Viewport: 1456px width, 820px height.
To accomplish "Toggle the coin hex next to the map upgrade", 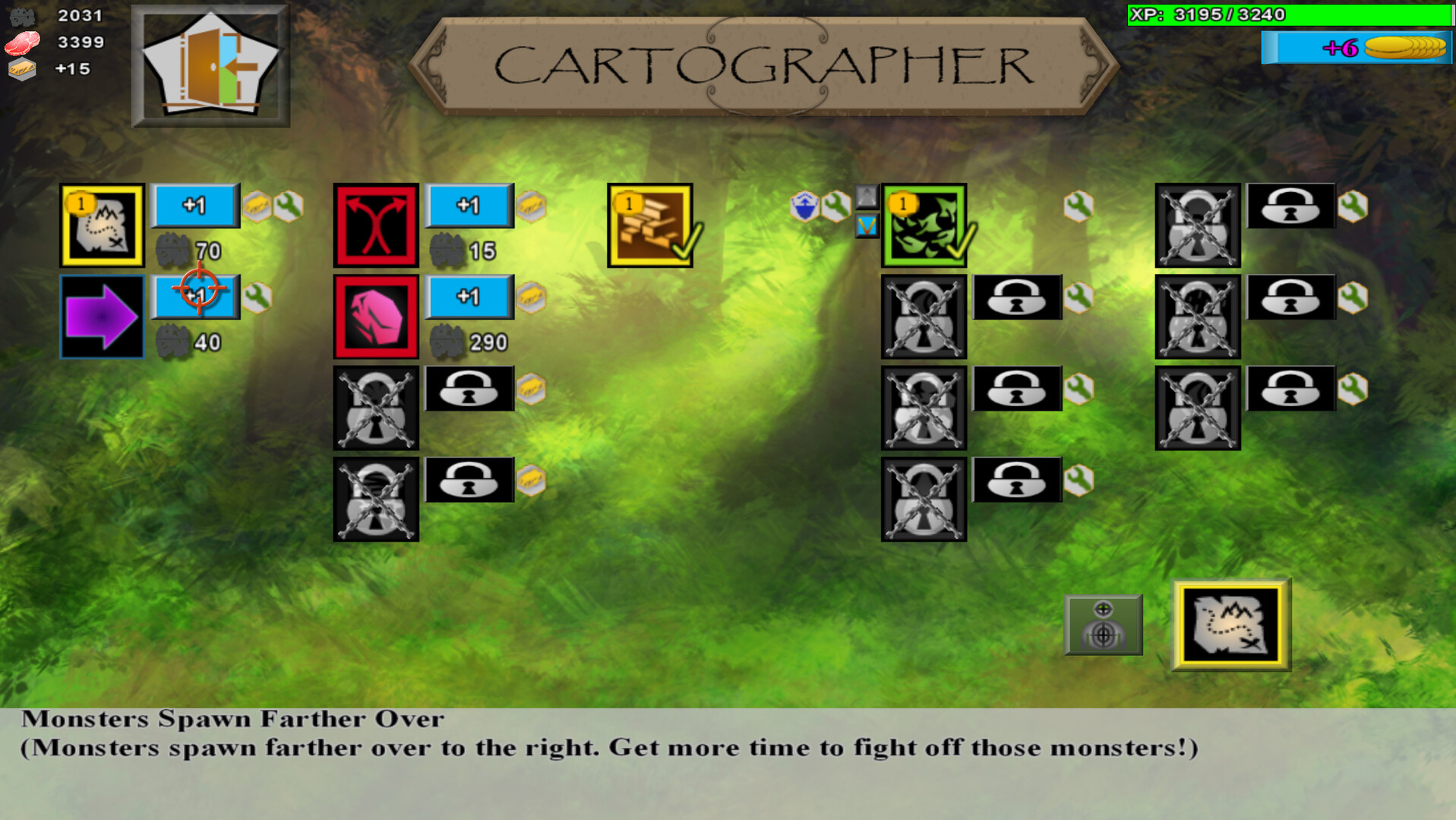I will [257, 206].
